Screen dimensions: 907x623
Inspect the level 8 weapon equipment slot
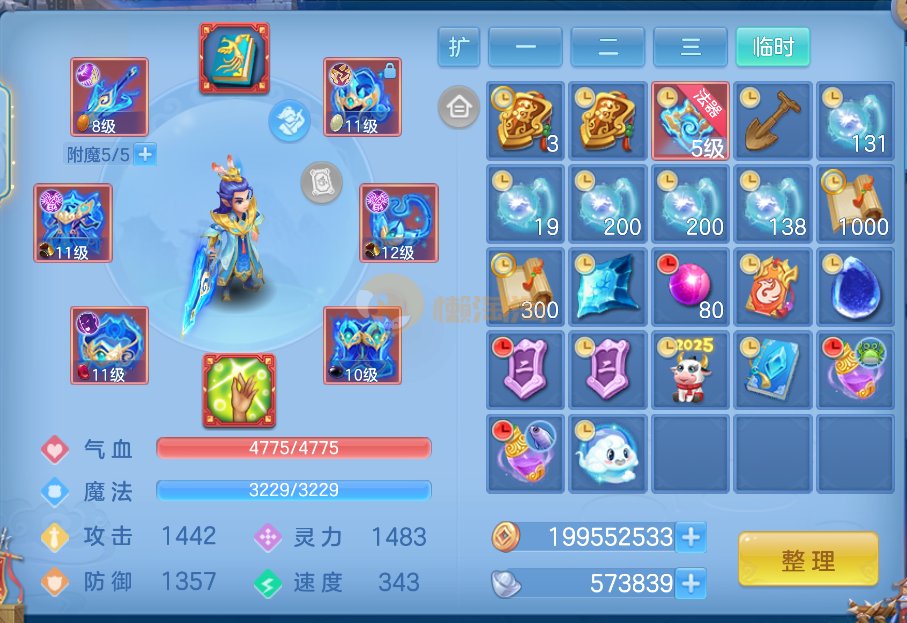(x=109, y=97)
